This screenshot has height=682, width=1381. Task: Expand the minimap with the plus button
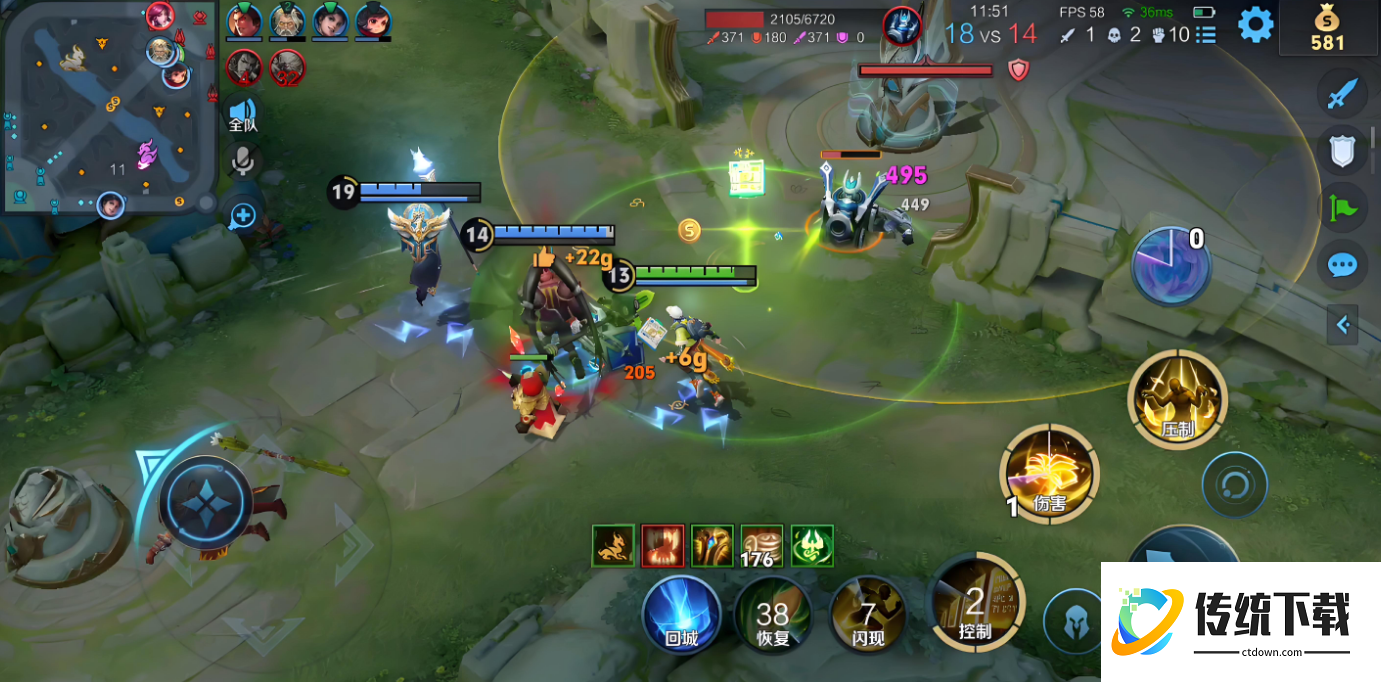click(243, 214)
